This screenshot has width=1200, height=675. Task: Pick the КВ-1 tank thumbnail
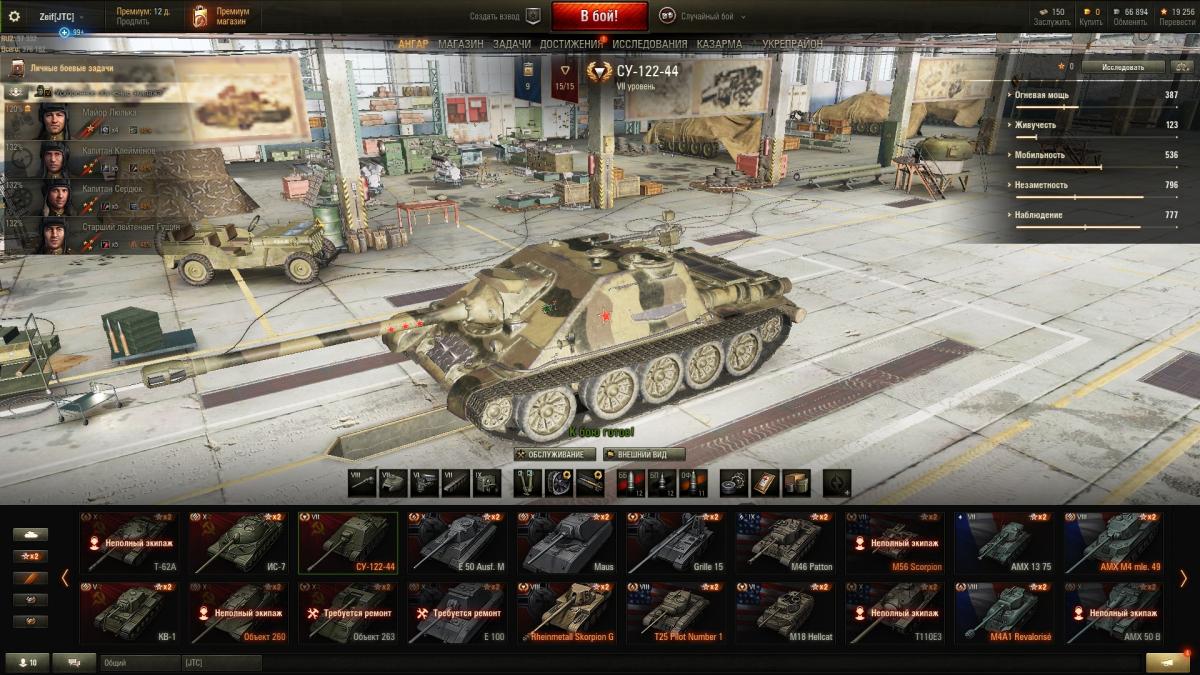tap(128, 612)
